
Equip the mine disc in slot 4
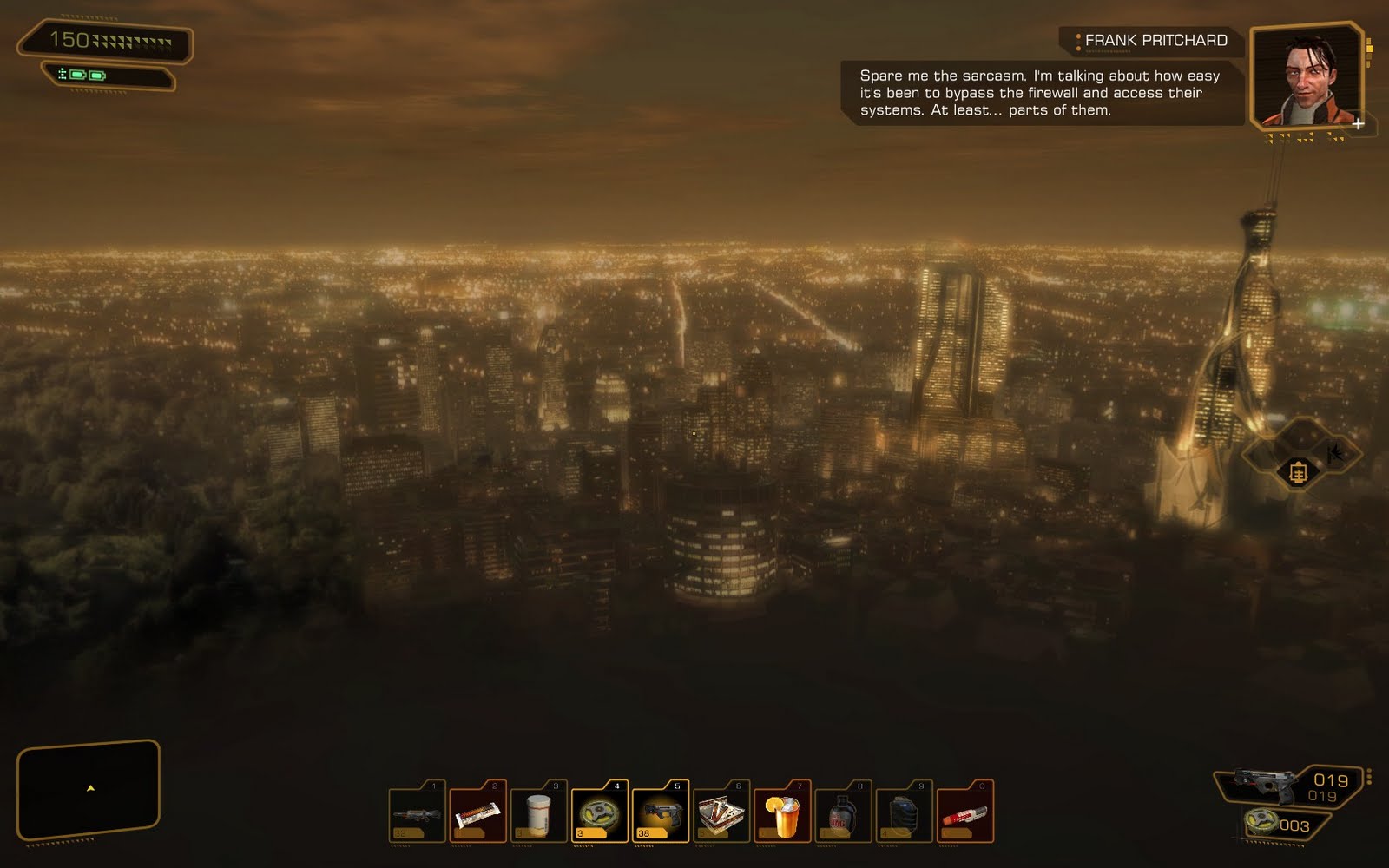(599, 813)
